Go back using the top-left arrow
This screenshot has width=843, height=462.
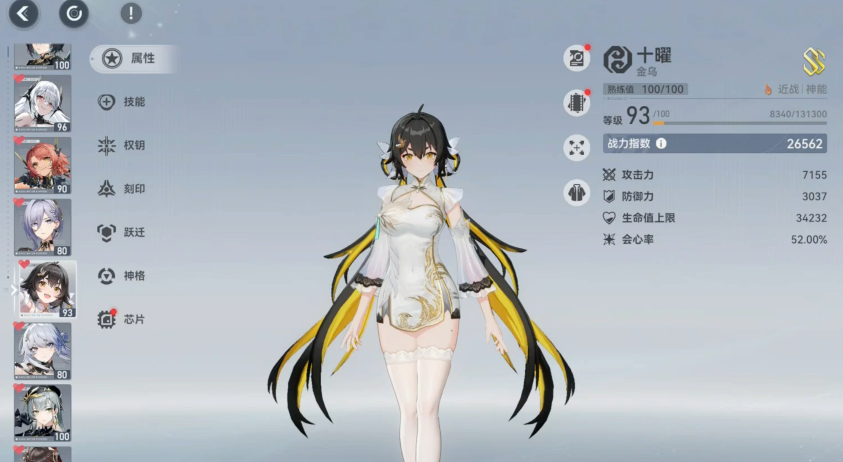23,13
